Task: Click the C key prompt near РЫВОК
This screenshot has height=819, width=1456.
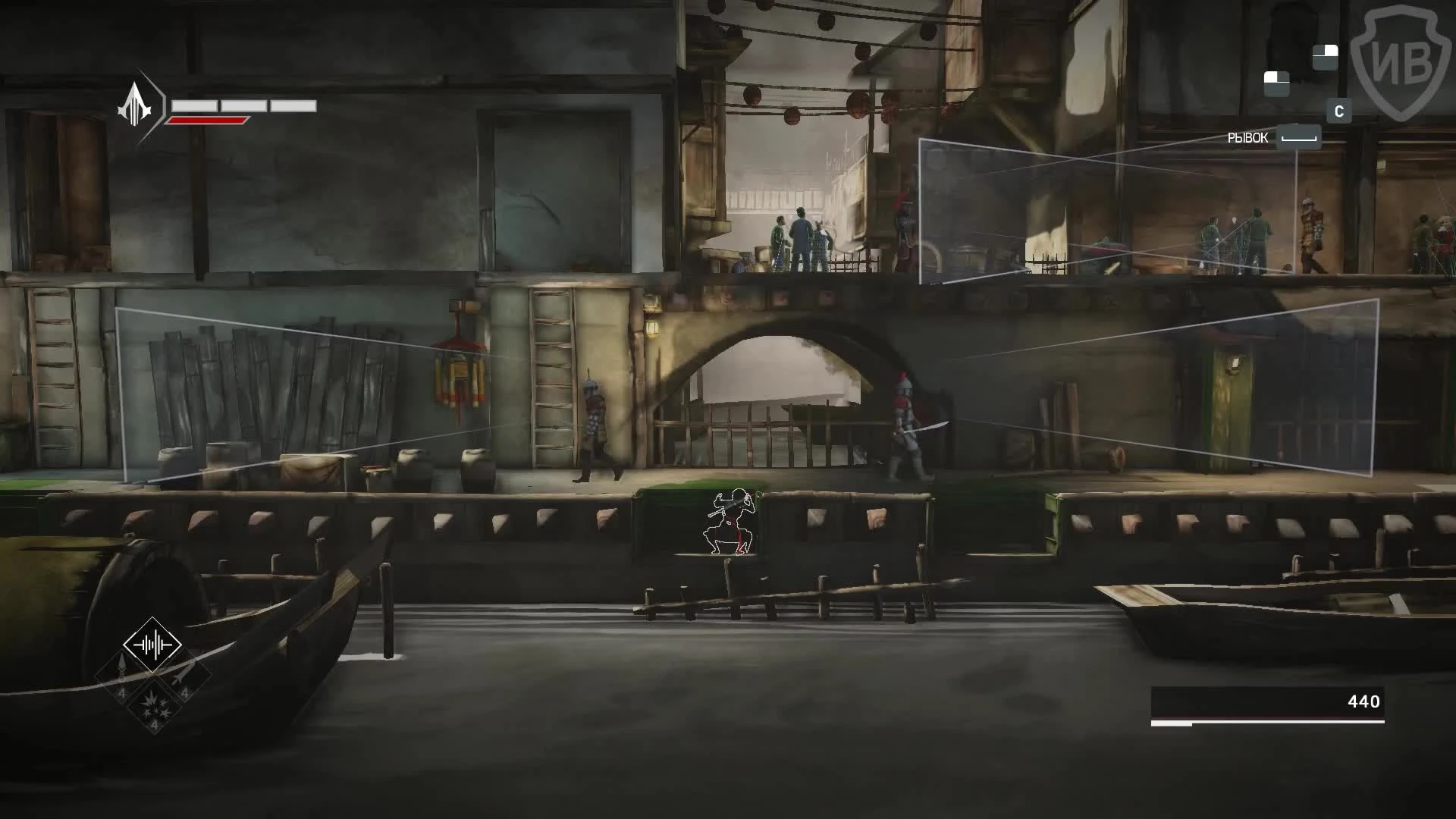Action: point(1339,111)
